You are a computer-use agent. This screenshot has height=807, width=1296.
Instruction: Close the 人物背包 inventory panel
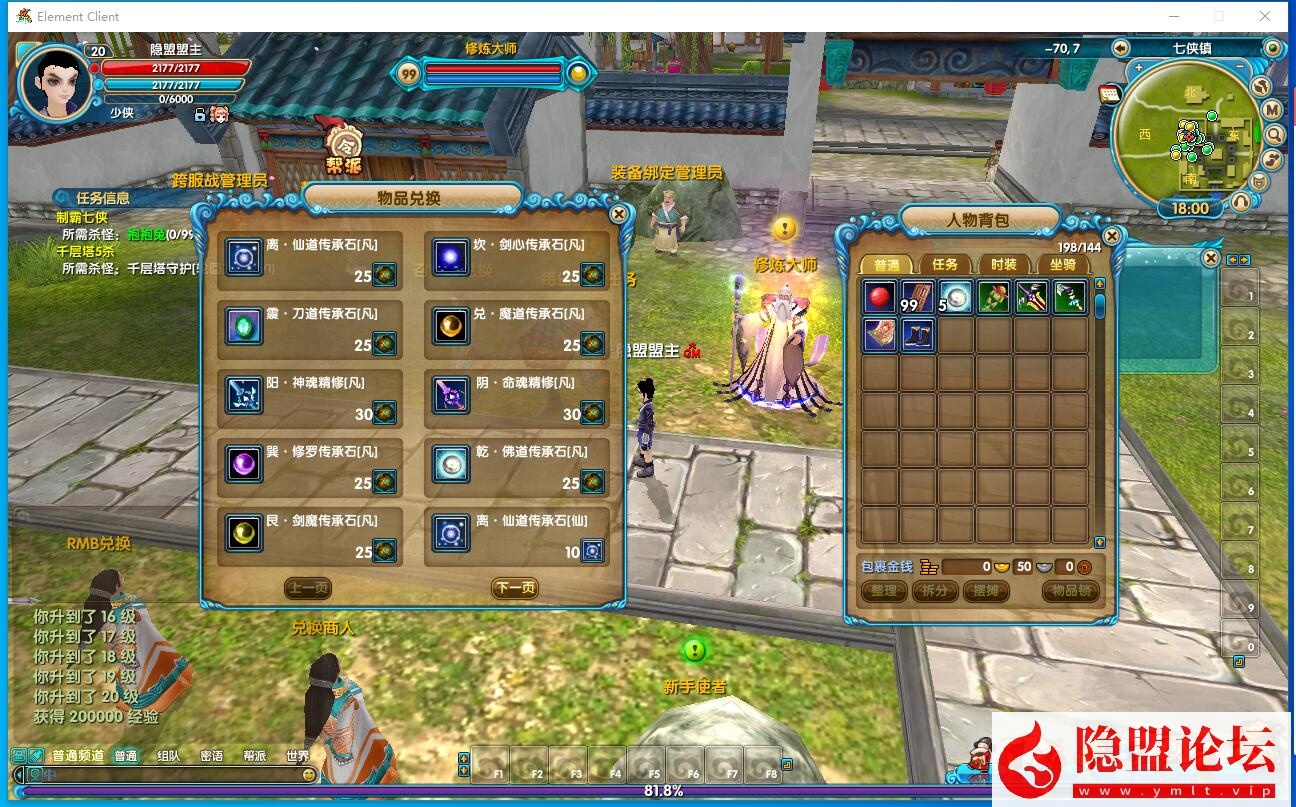click(1111, 236)
